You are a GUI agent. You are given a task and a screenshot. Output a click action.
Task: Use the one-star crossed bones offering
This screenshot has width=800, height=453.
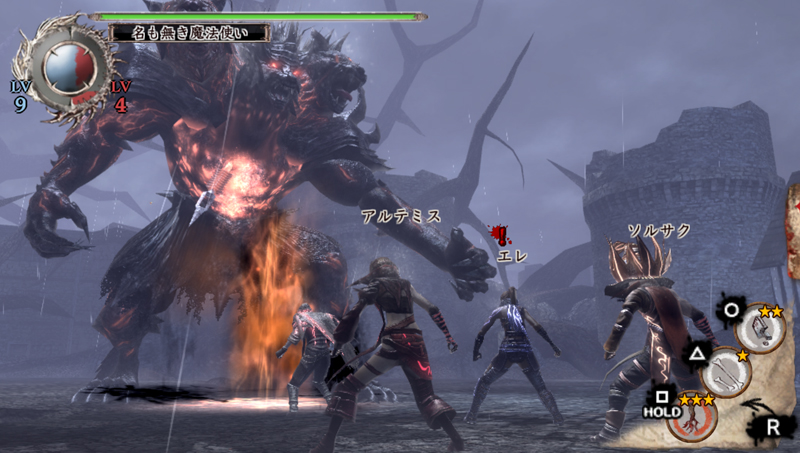tap(725, 374)
